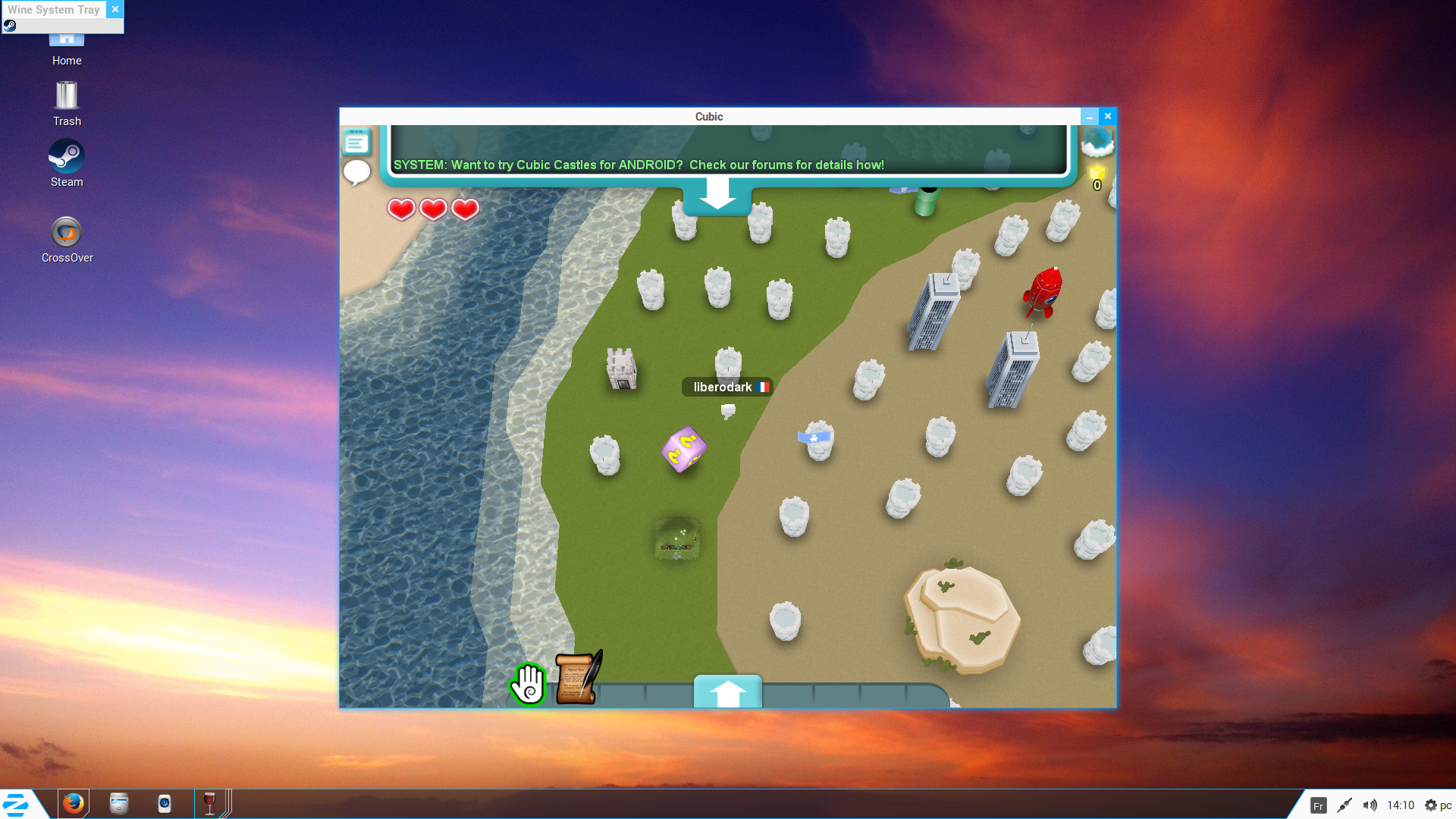Click the Cubic window title bar
Viewport: 1456px width, 819px height.
click(708, 116)
